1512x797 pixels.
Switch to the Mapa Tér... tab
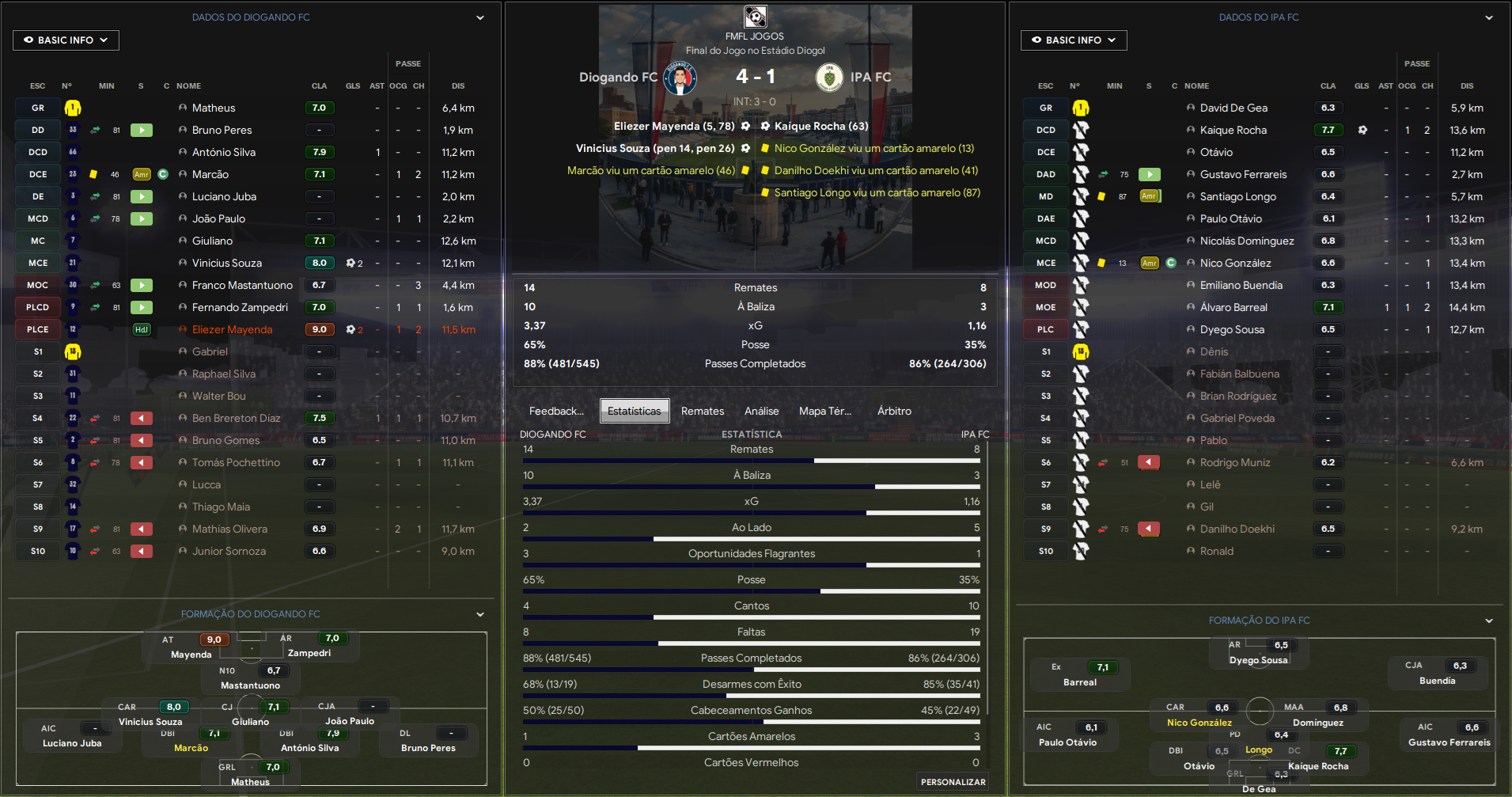coord(824,411)
